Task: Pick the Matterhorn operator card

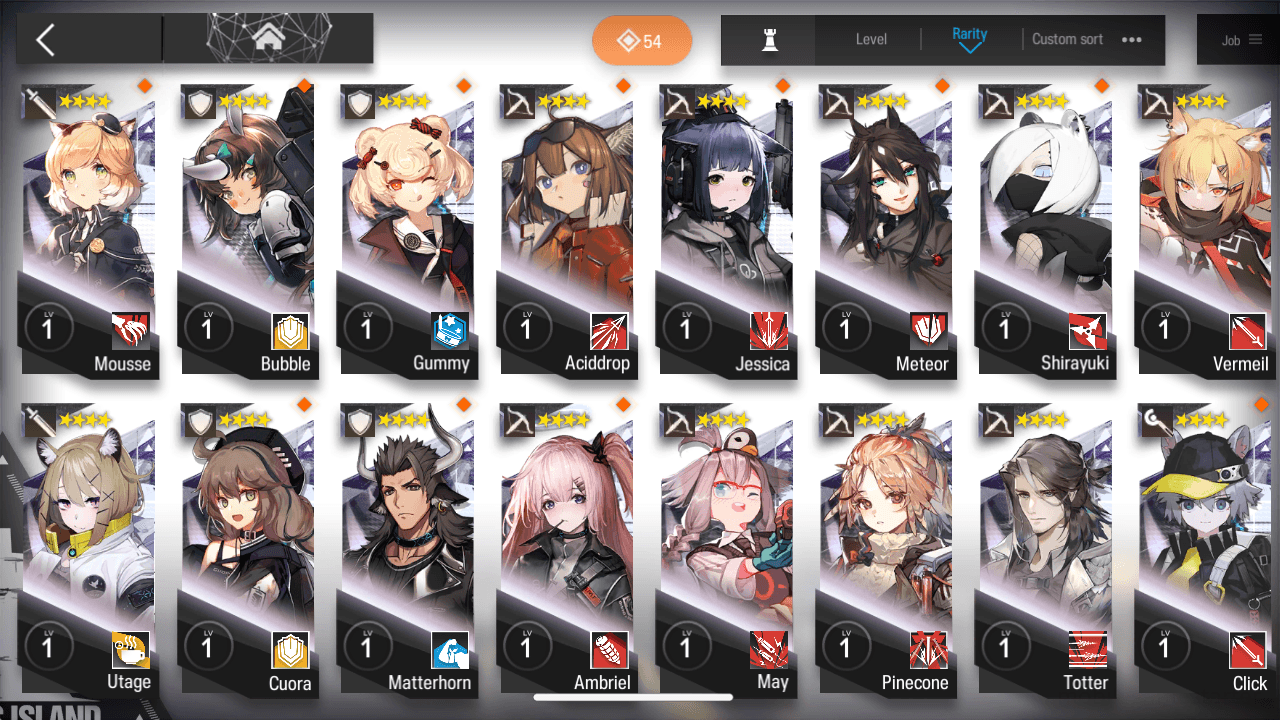Action: coord(407,550)
